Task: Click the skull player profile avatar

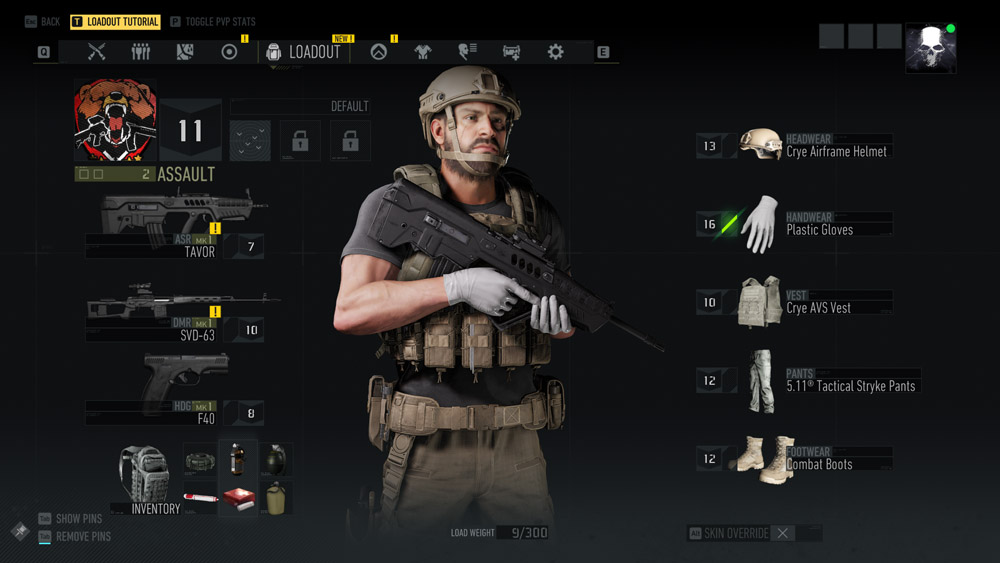Action: click(930, 48)
